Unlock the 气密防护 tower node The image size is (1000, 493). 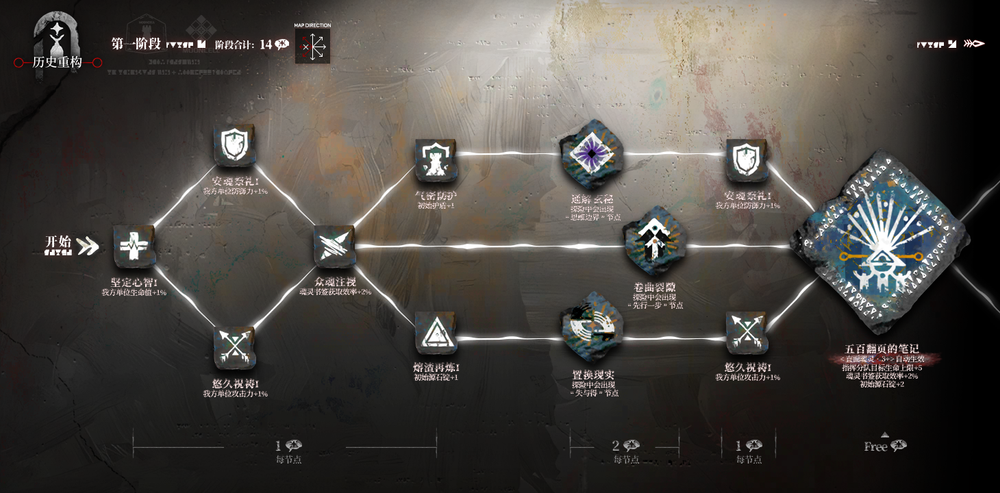point(436,158)
